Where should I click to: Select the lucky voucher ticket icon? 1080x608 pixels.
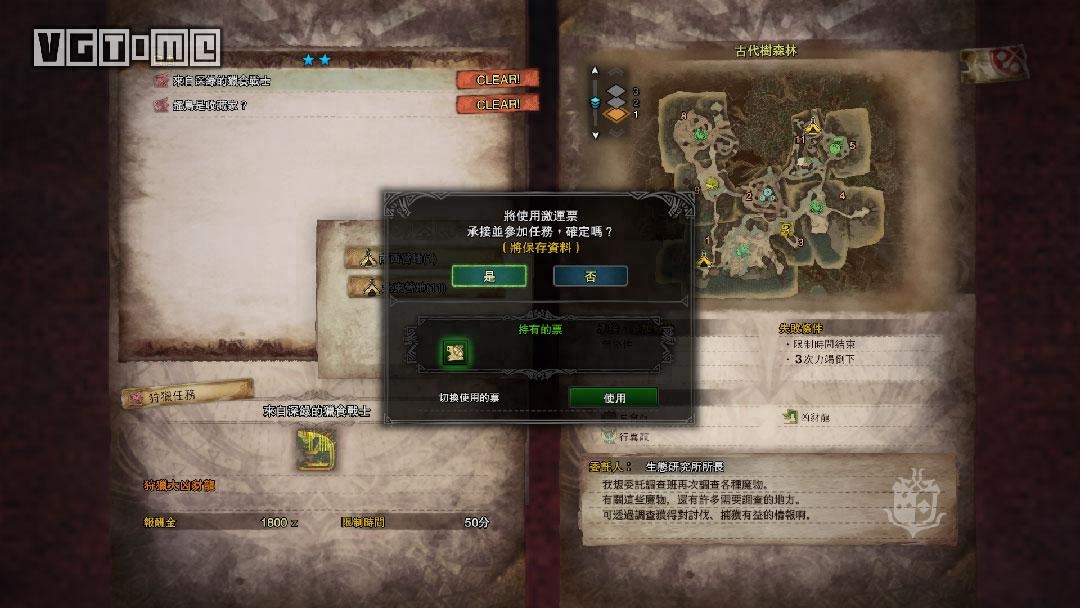tap(455, 352)
